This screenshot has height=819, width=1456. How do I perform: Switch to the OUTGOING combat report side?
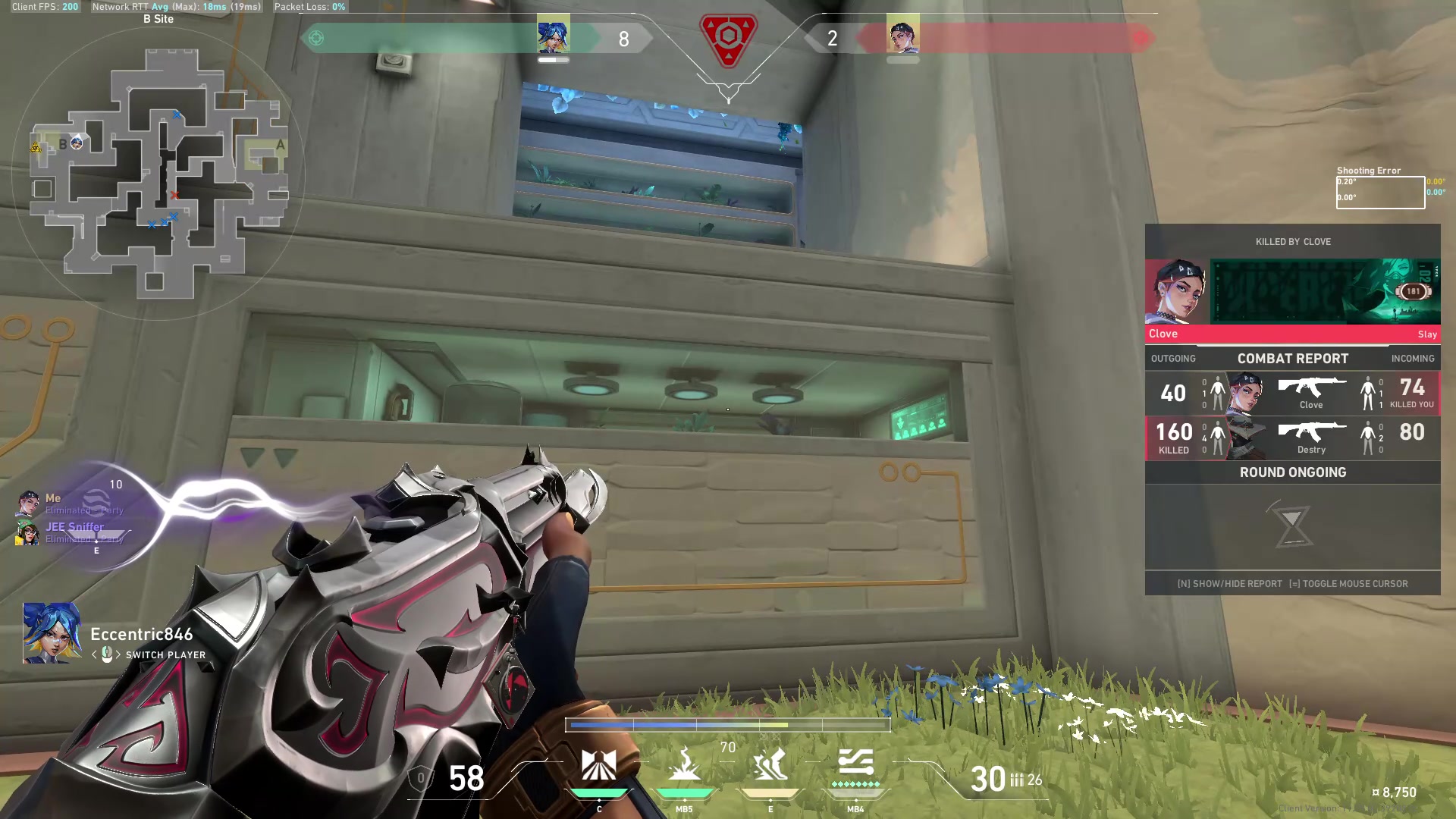(1172, 358)
